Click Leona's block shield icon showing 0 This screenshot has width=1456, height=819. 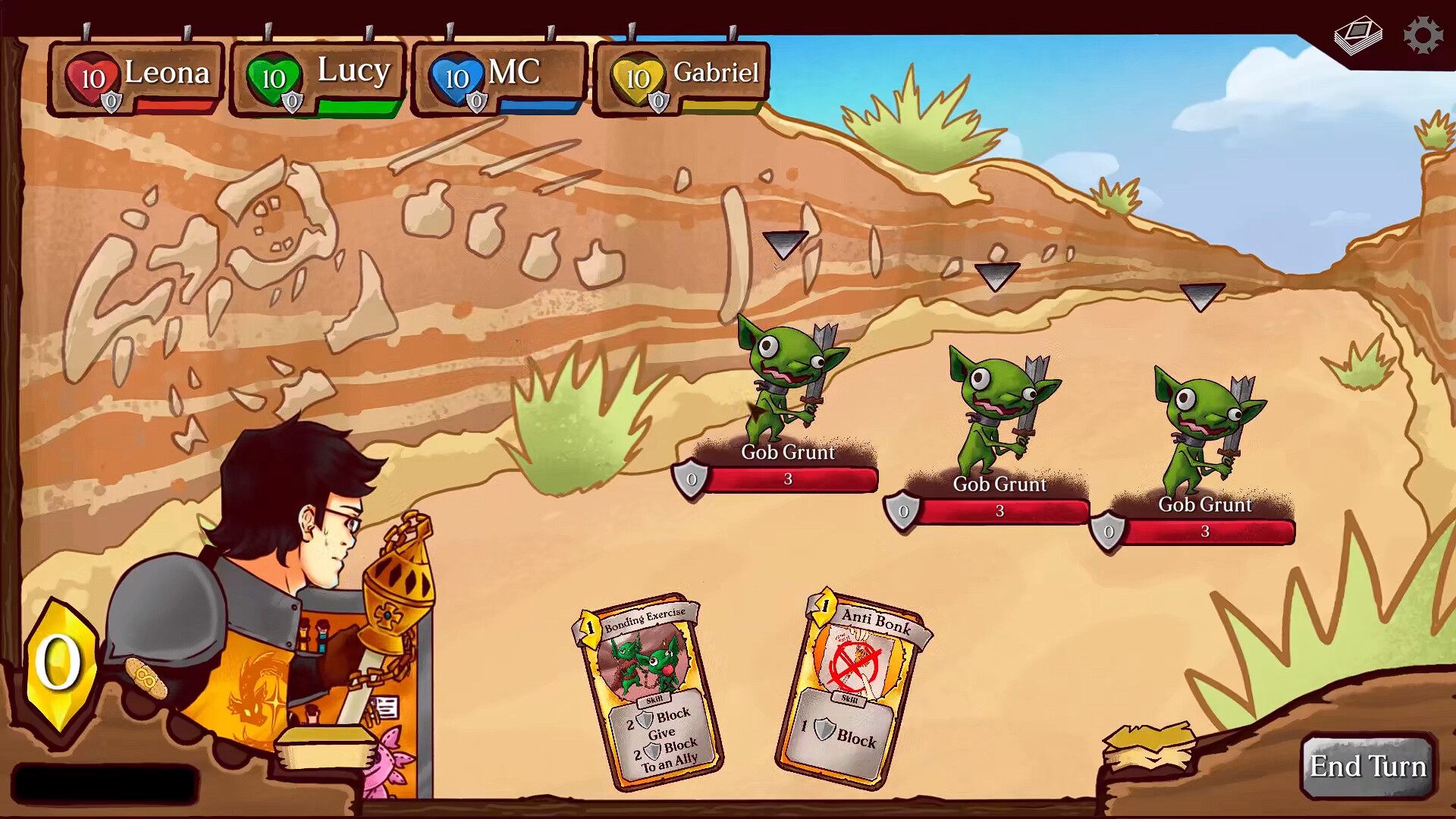pos(111,99)
